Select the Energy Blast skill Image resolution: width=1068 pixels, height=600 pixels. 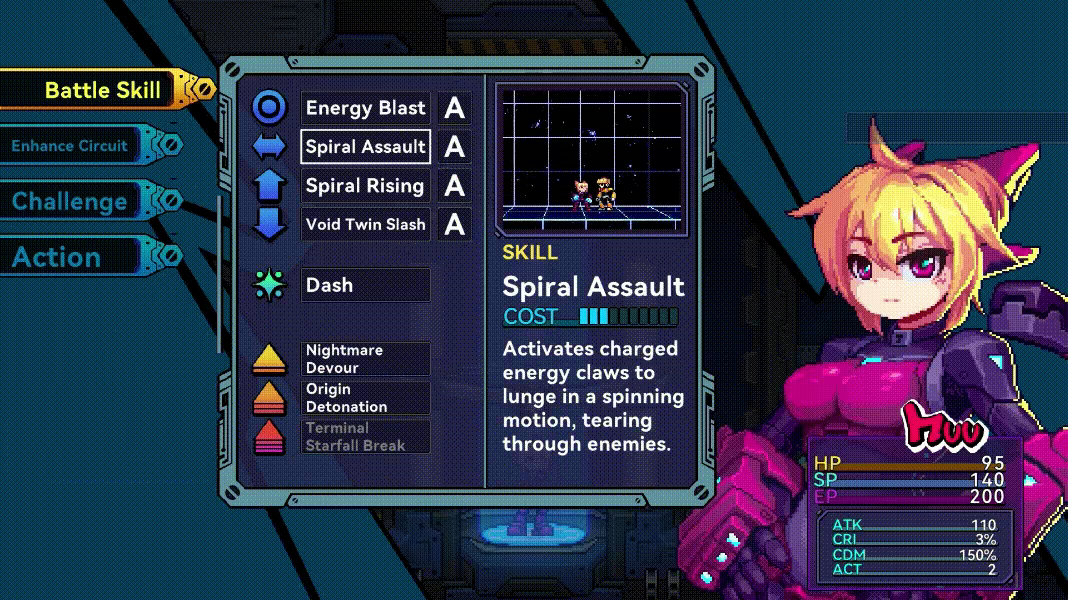click(x=366, y=108)
